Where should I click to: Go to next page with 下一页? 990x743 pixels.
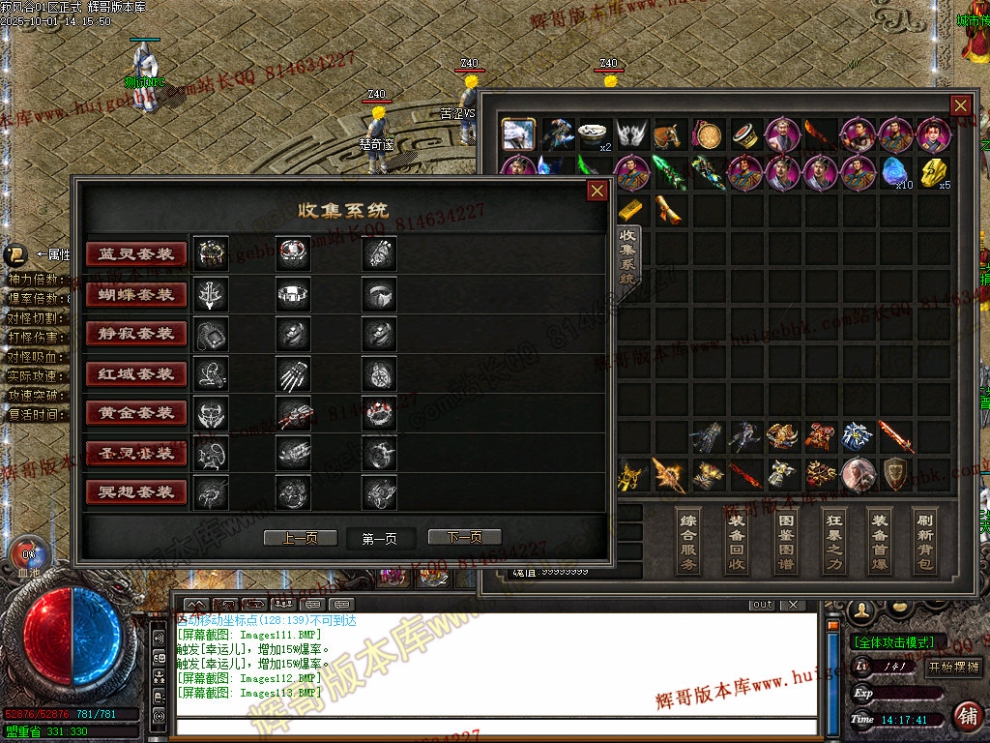click(464, 538)
